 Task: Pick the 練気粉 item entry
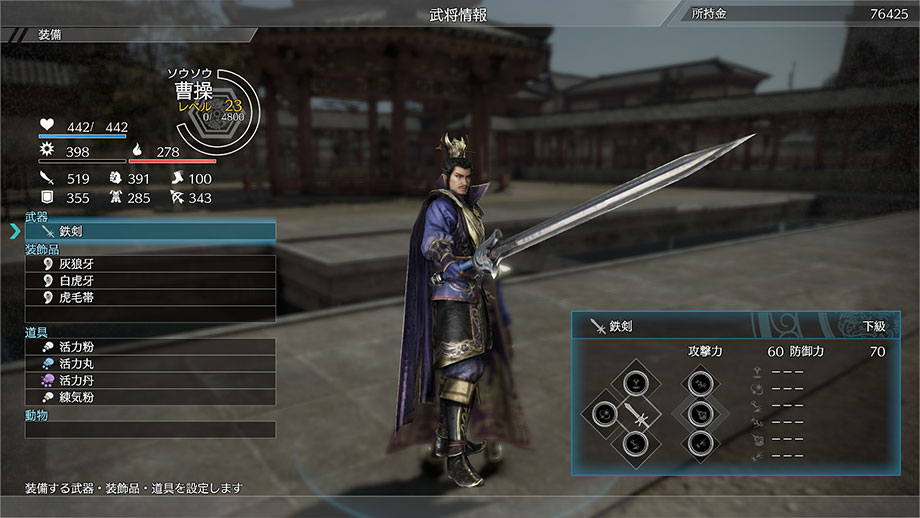coord(150,398)
